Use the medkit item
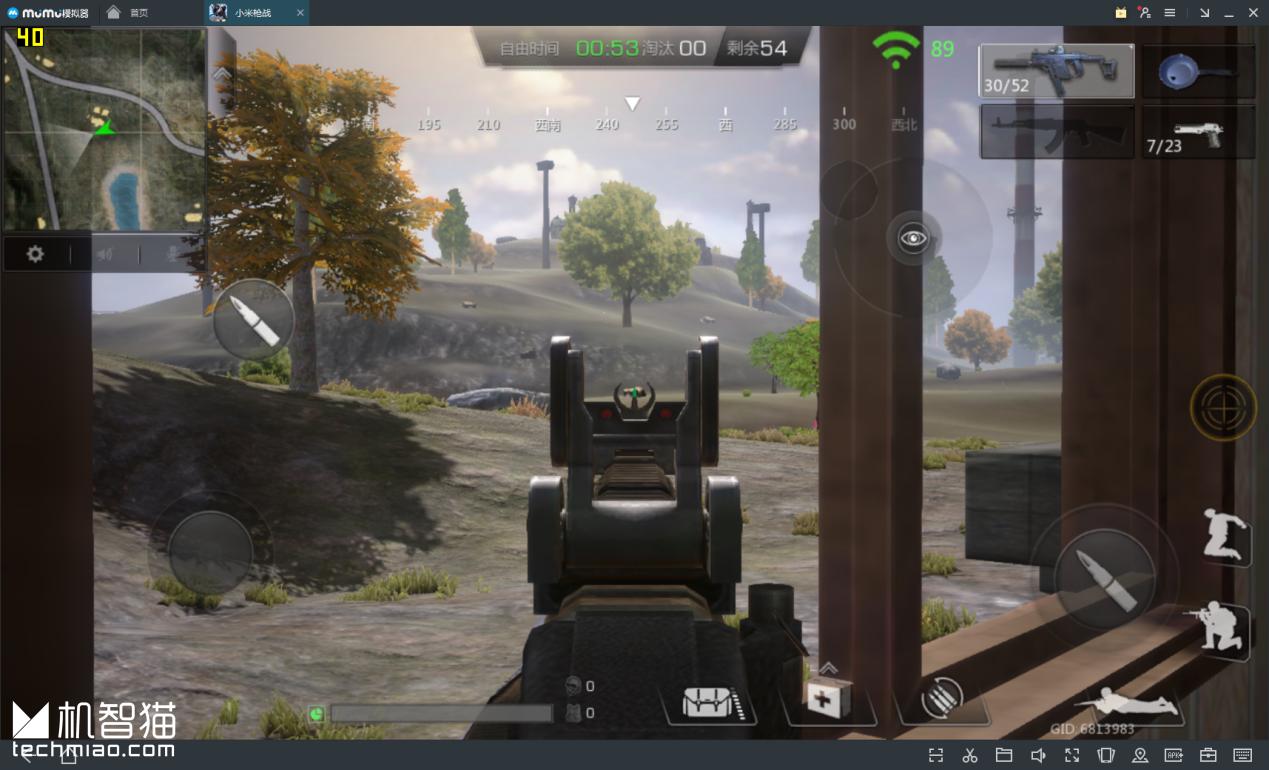Viewport: 1269px width, 770px height. coord(829,699)
